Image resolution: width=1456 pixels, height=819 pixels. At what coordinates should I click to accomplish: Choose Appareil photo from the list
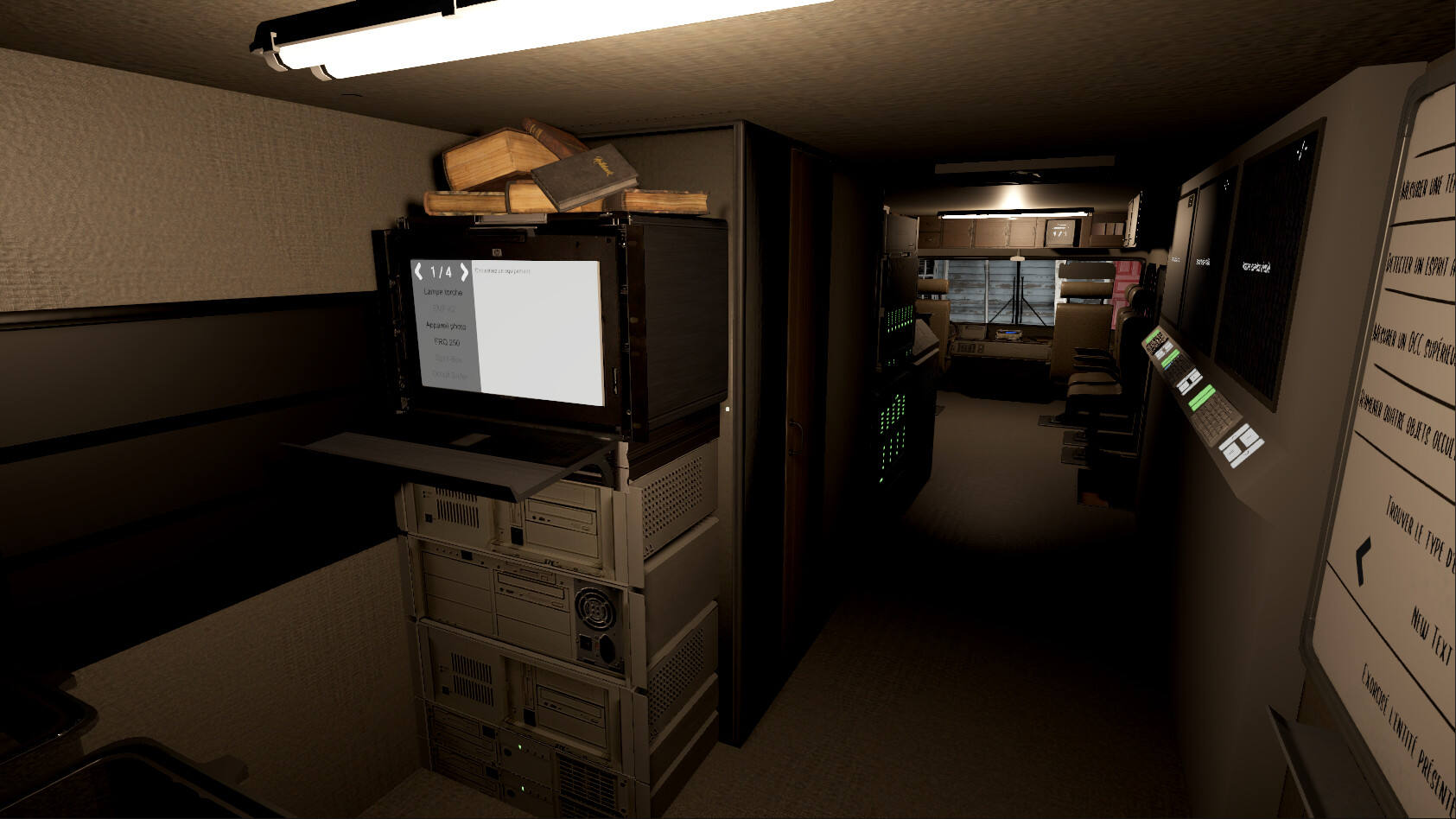(x=446, y=326)
